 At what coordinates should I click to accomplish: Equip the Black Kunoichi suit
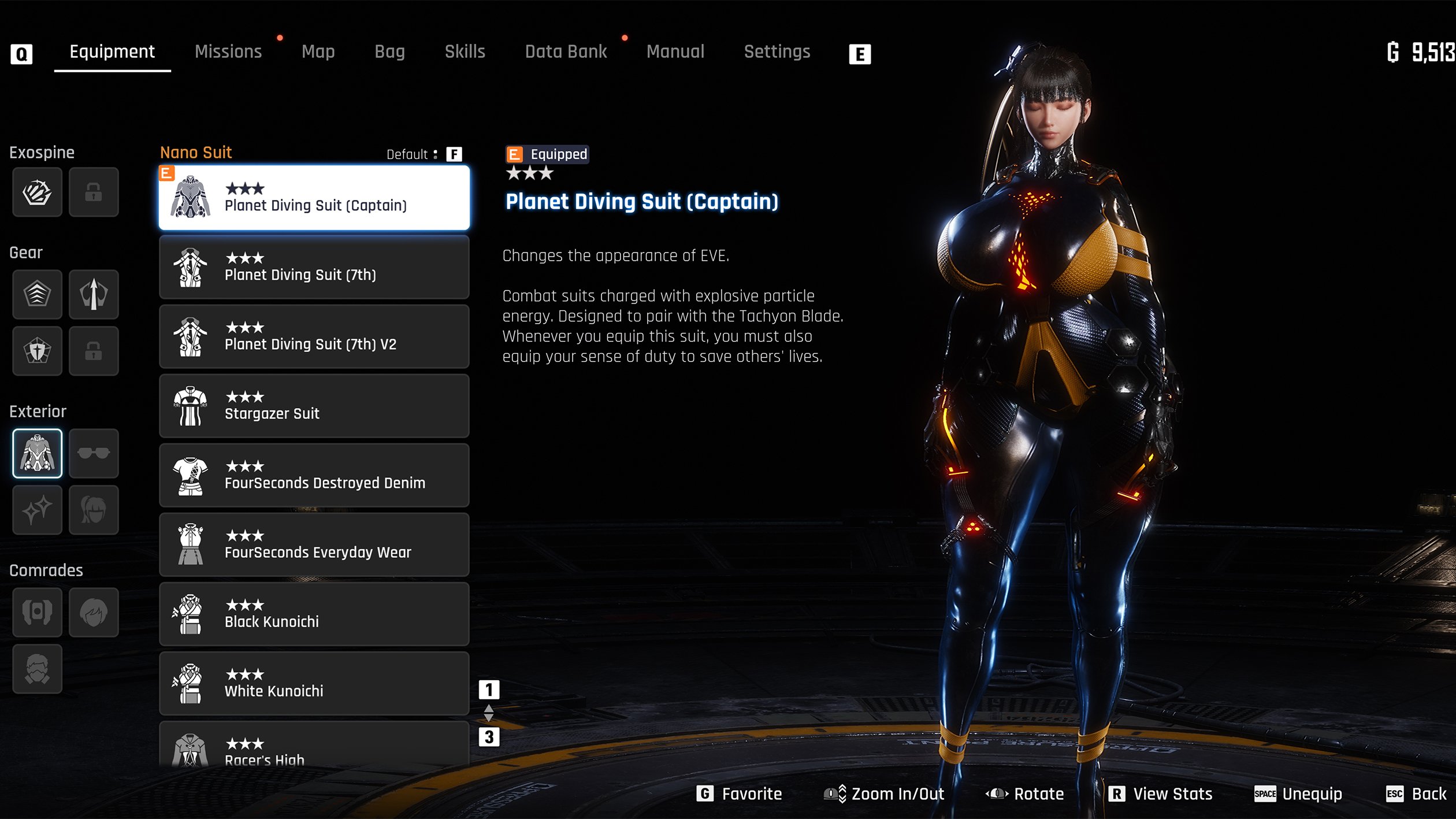point(314,614)
